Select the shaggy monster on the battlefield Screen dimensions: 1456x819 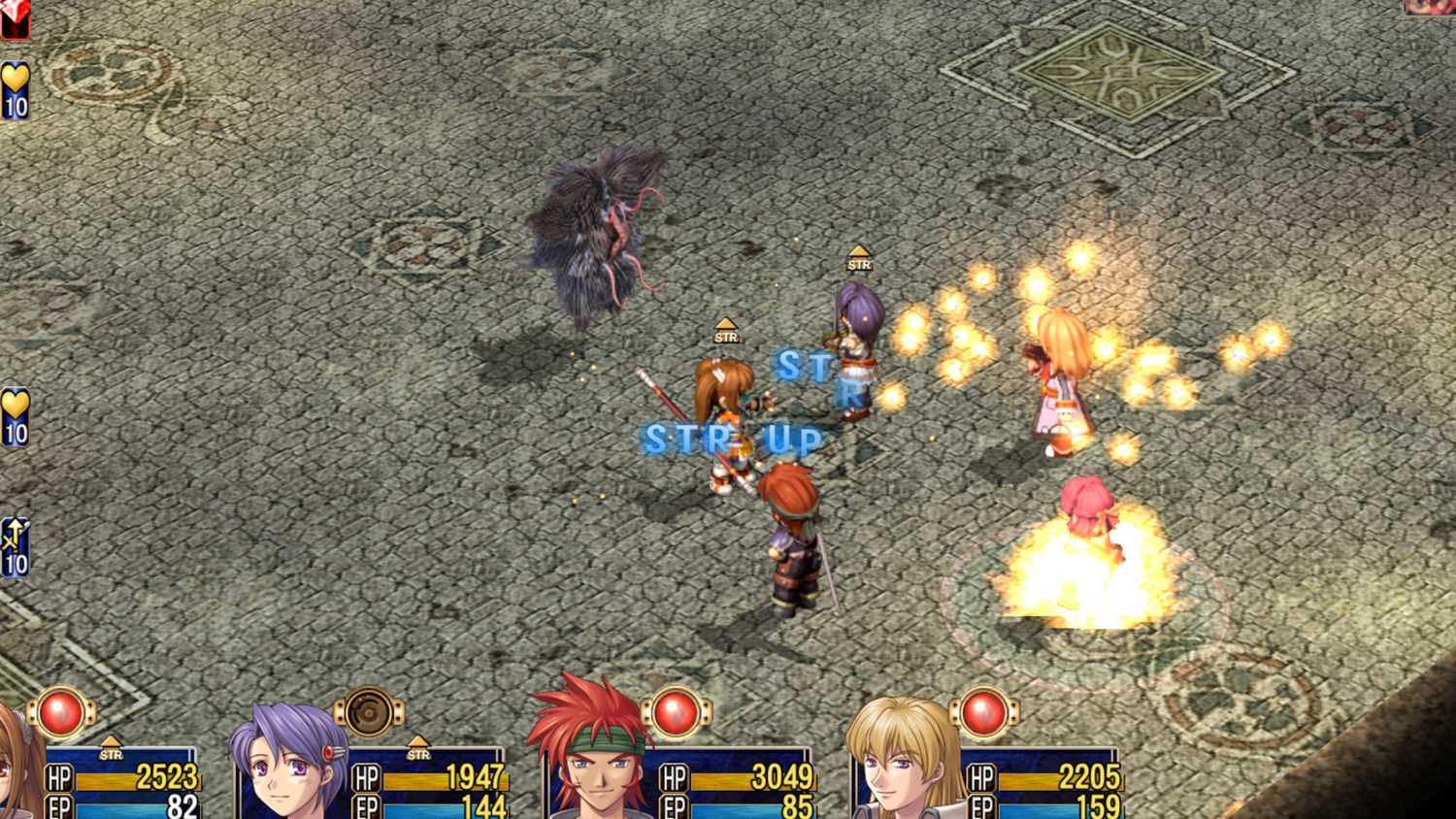click(x=597, y=233)
